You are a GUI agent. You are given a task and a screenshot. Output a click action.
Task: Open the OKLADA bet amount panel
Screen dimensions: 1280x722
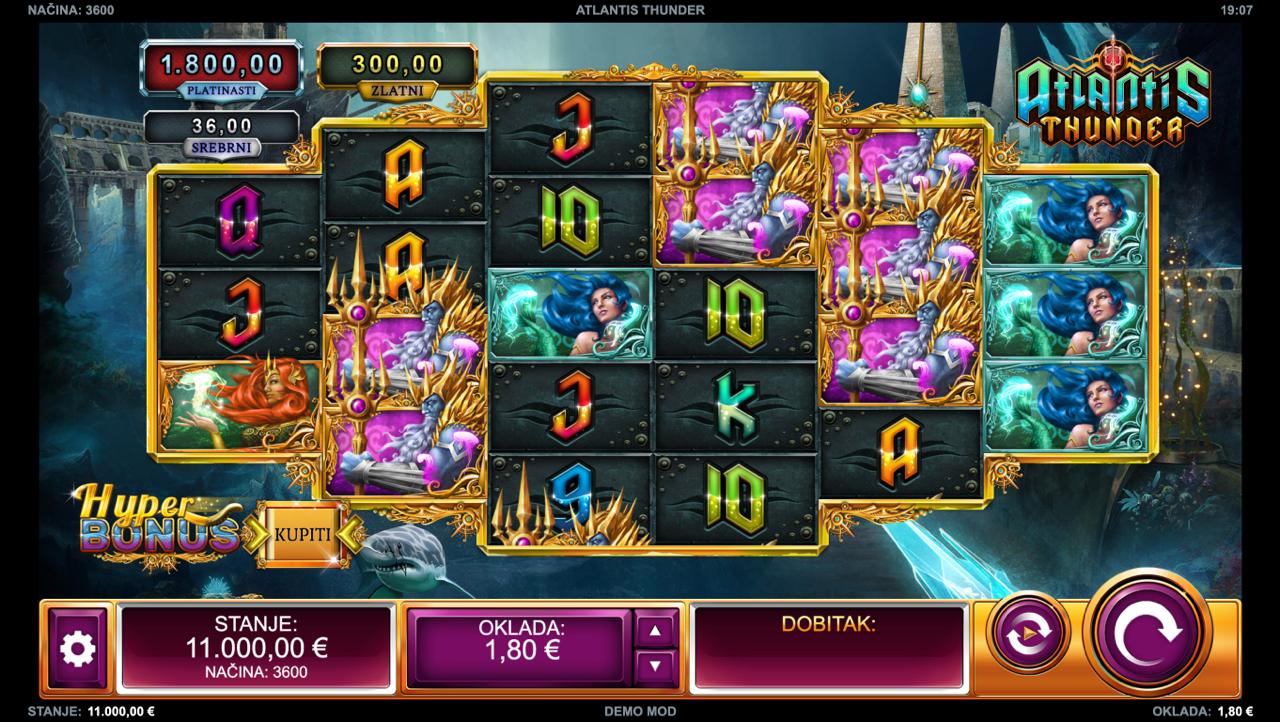[x=521, y=647]
